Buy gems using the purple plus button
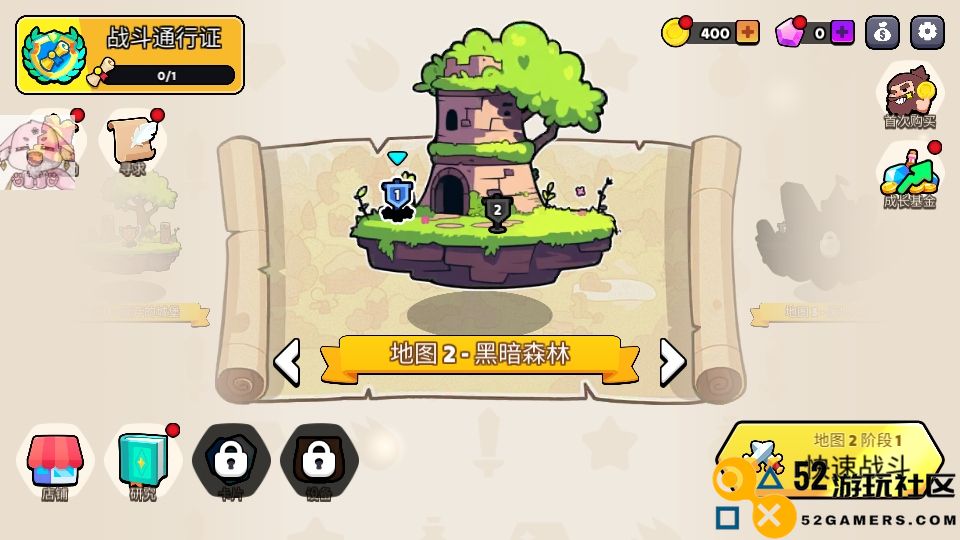The image size is (960, 540). pos(843,33)
